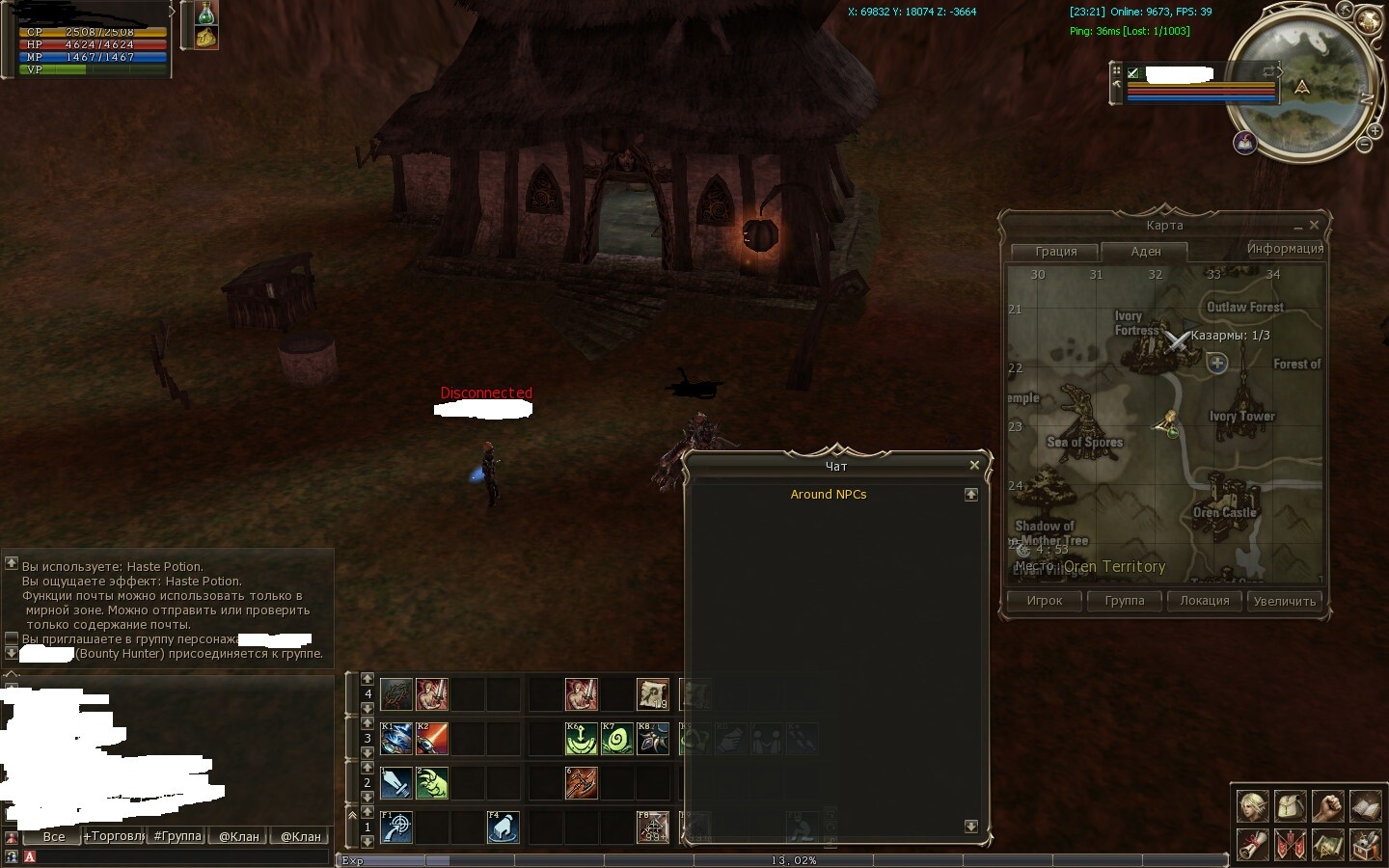1389x868 pixels.
Task: Use the K2 red sword skill
Action: 432,739
